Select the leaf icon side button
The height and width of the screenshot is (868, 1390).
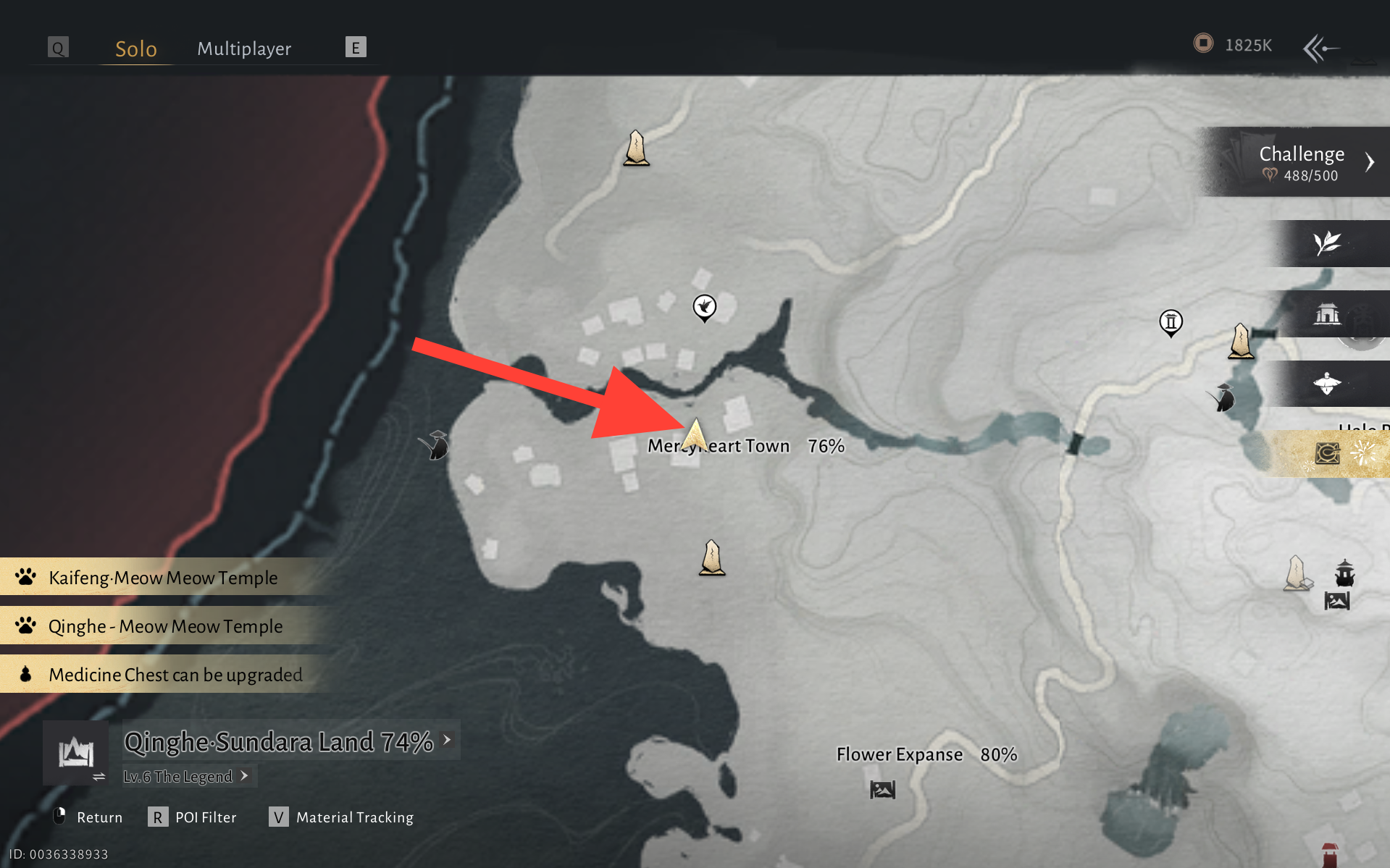1327,243
